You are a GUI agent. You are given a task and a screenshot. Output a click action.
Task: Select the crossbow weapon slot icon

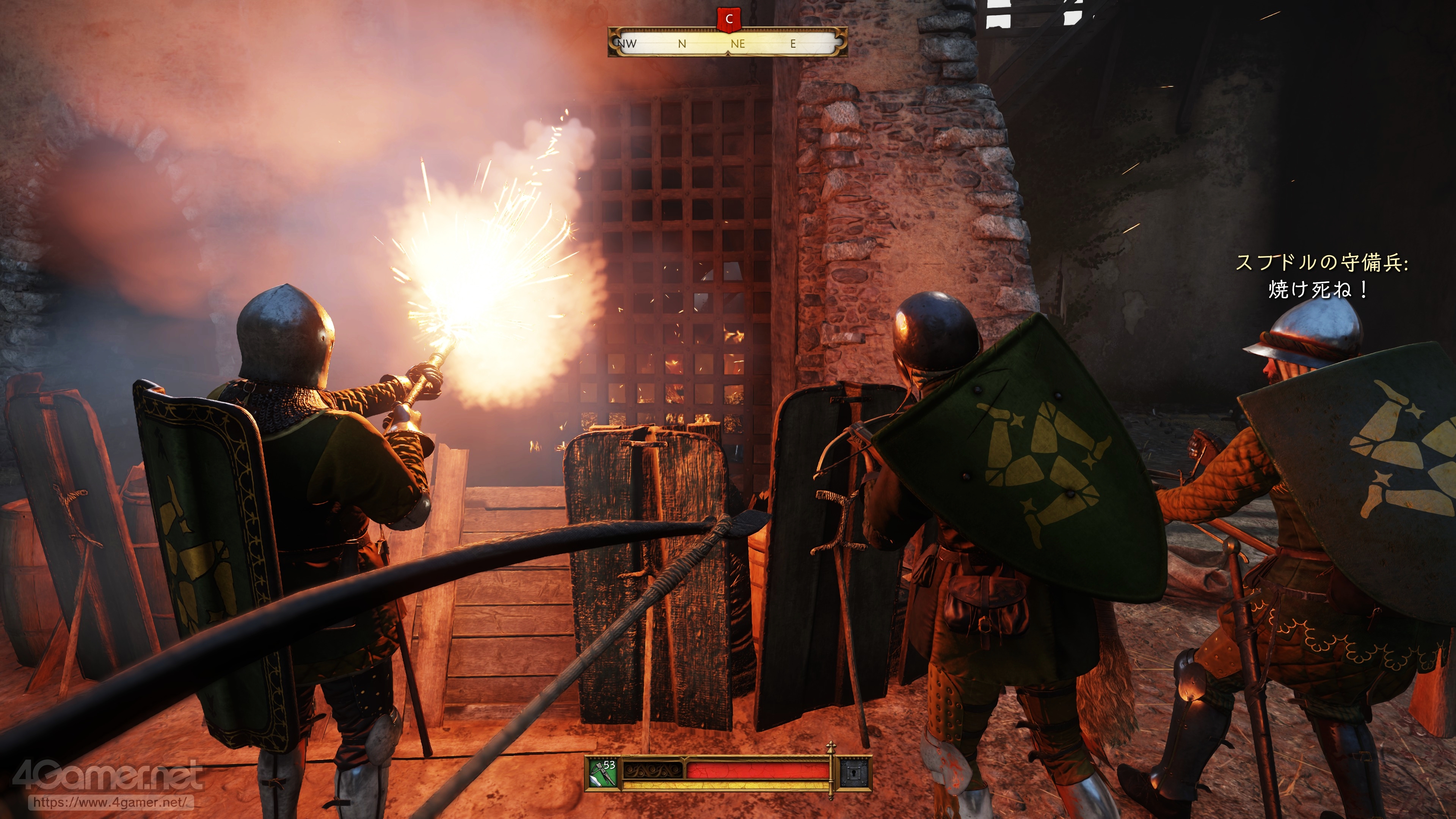coord(602,773)
